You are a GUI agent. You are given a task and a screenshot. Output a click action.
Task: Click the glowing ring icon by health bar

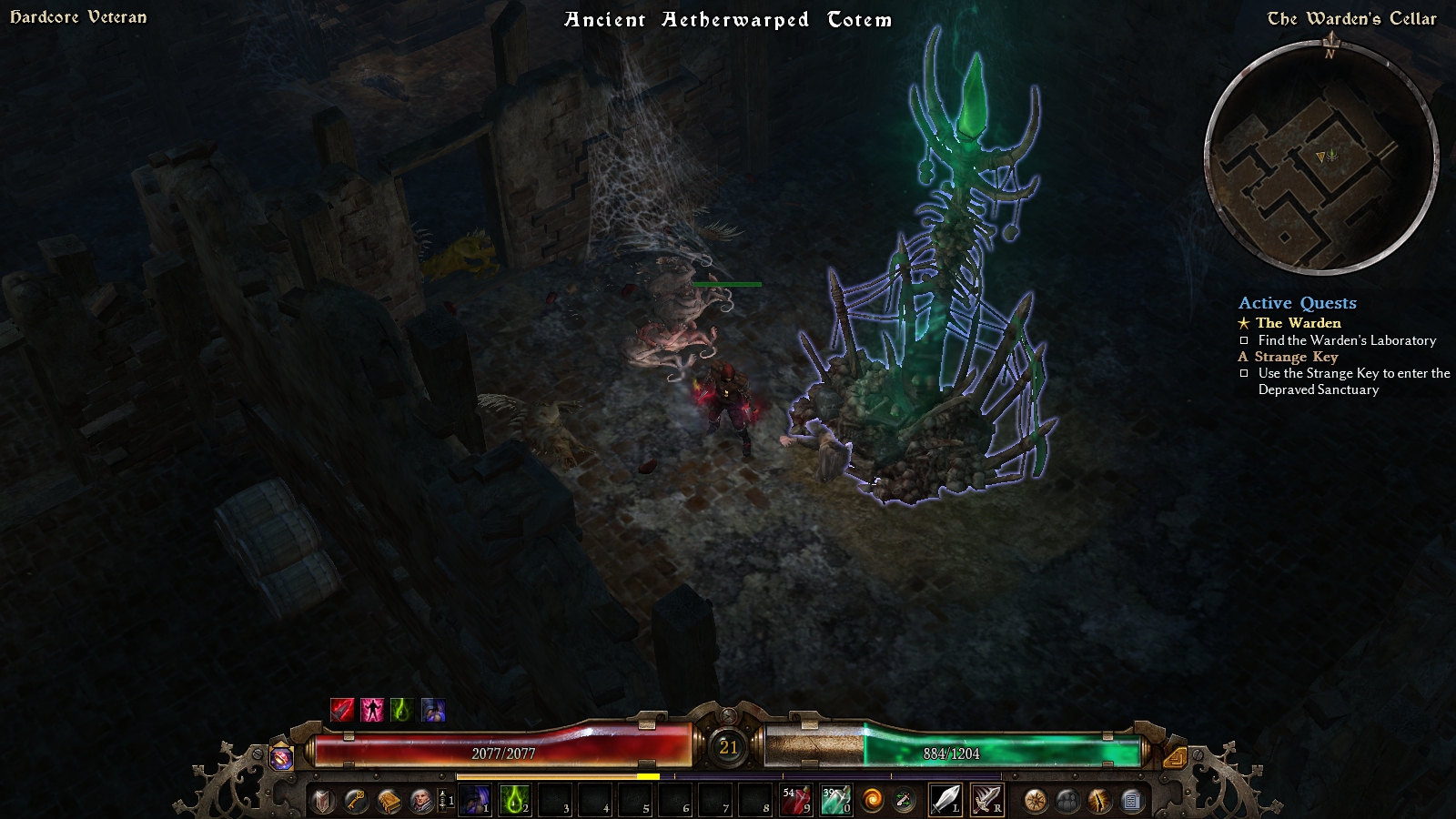pos(282,757)
